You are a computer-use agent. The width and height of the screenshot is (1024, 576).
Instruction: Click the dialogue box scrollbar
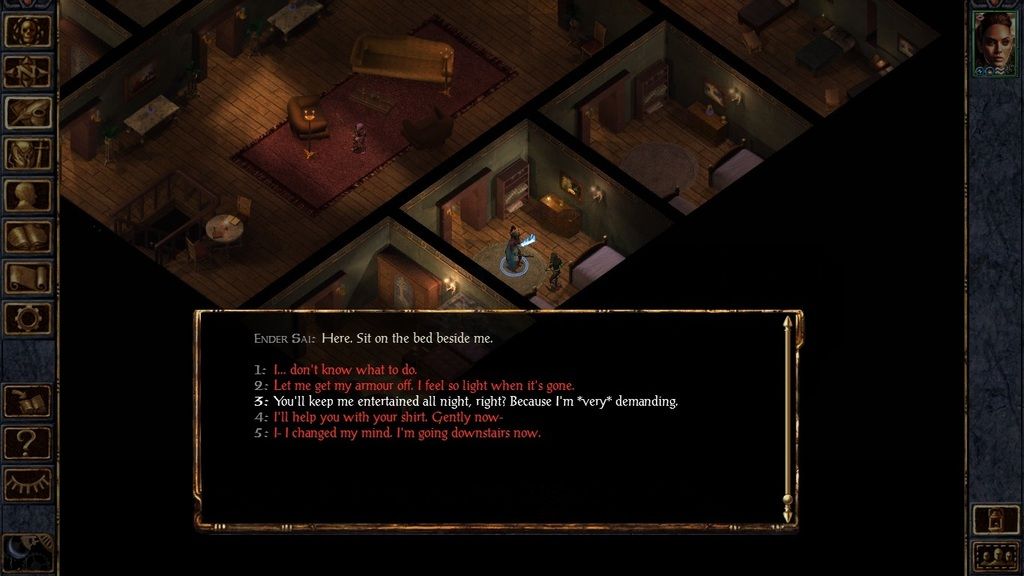click(x=787, y=420)
